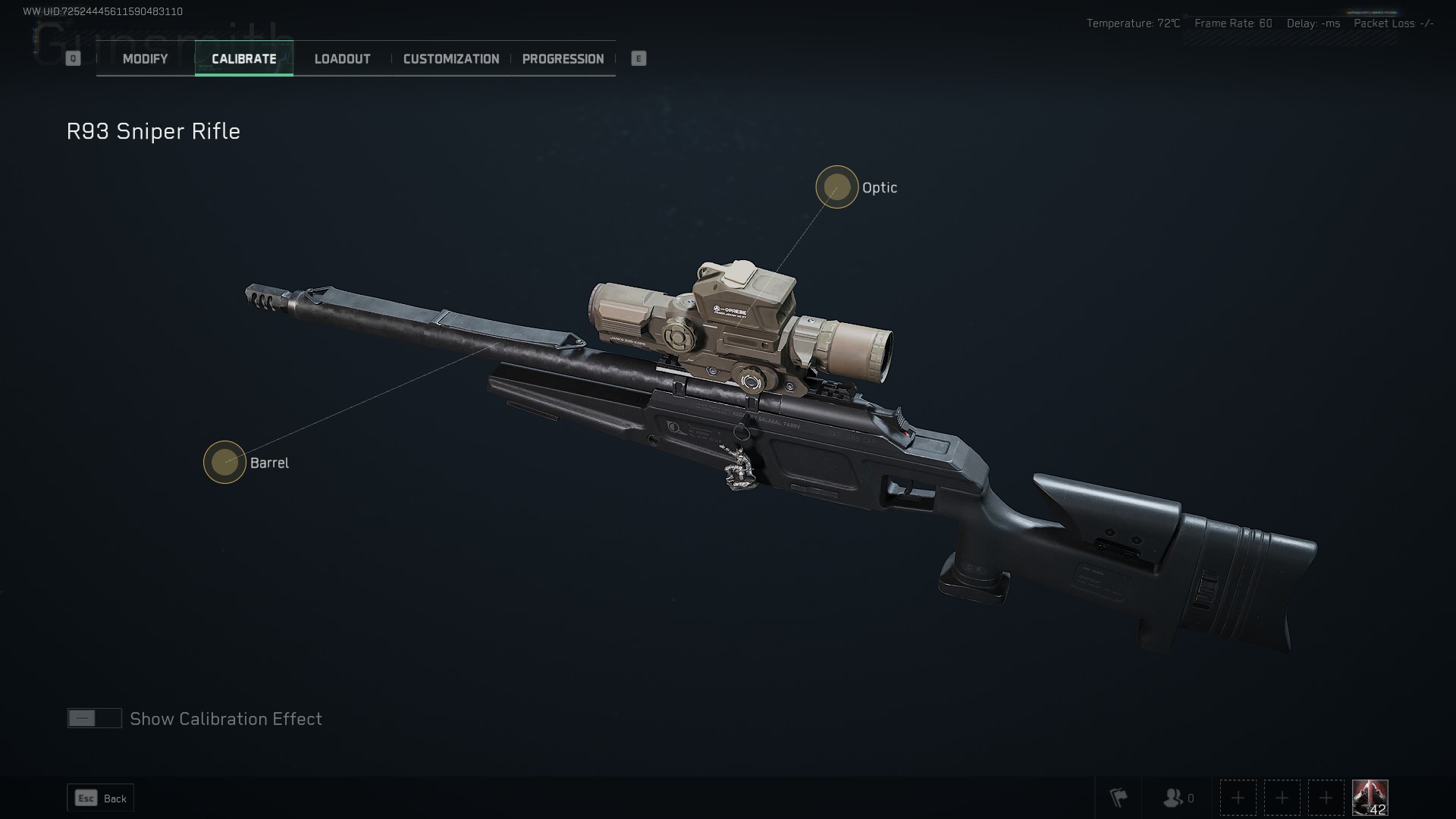Click the rightmost empty plus slot
The image size is (1456, 819).
tap(1326, 798)
